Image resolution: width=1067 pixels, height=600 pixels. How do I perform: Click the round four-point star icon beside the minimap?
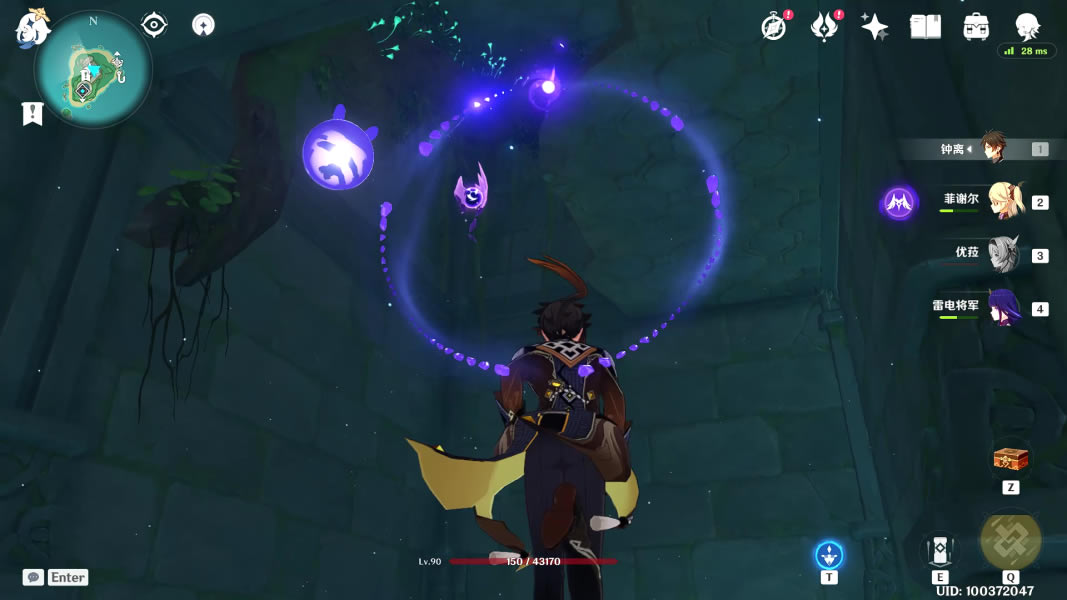tap(203, 25)
